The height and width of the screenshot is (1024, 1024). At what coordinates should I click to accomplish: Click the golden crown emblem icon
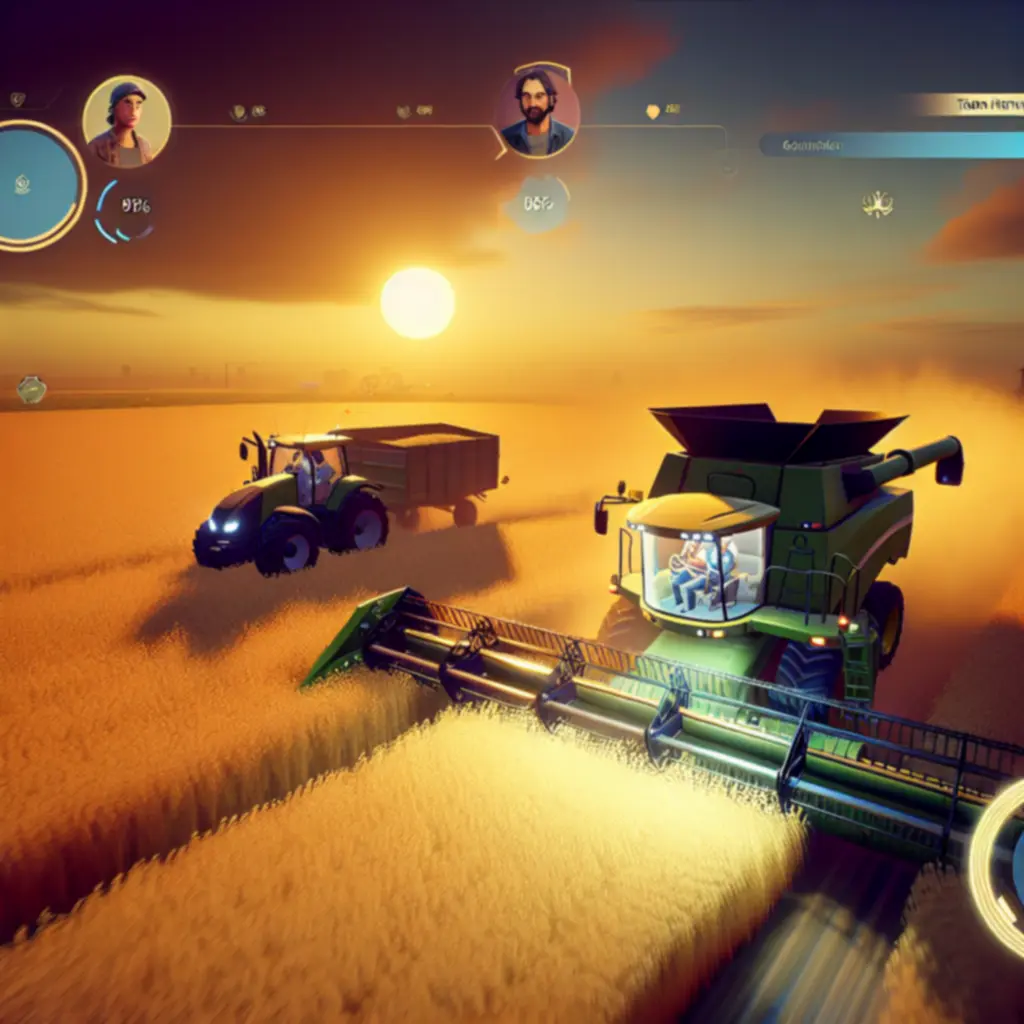pyautogui.click(x=877, y=205)
